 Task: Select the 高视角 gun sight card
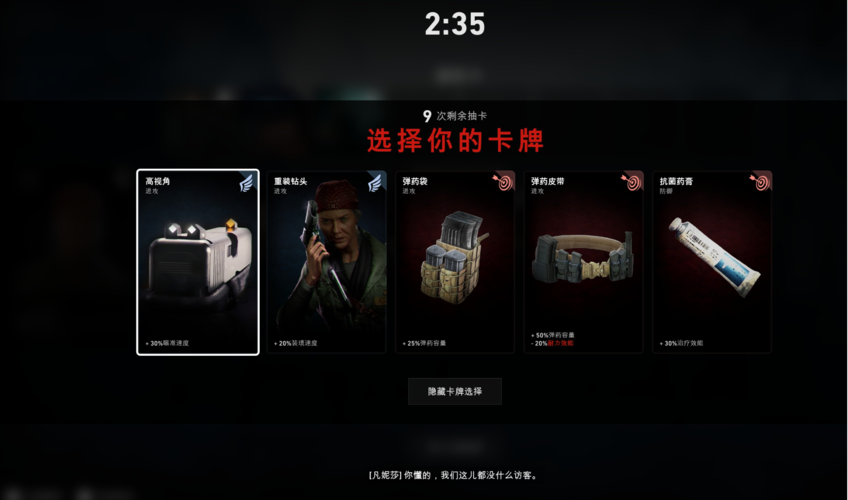[x=198, y=262]
